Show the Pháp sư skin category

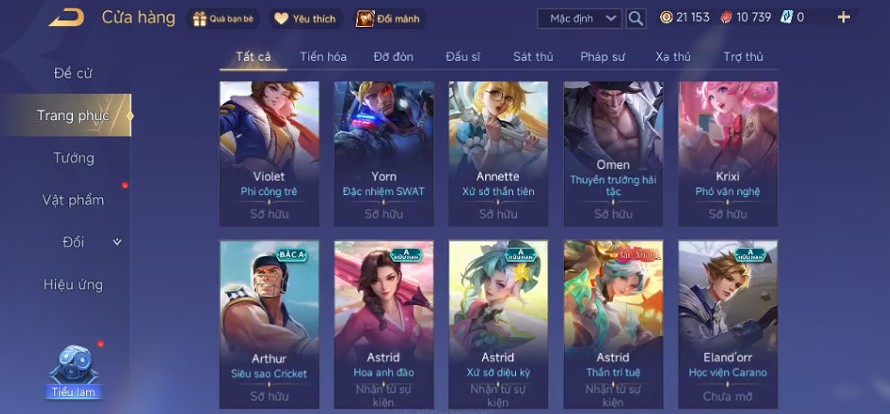click(604, 57)
